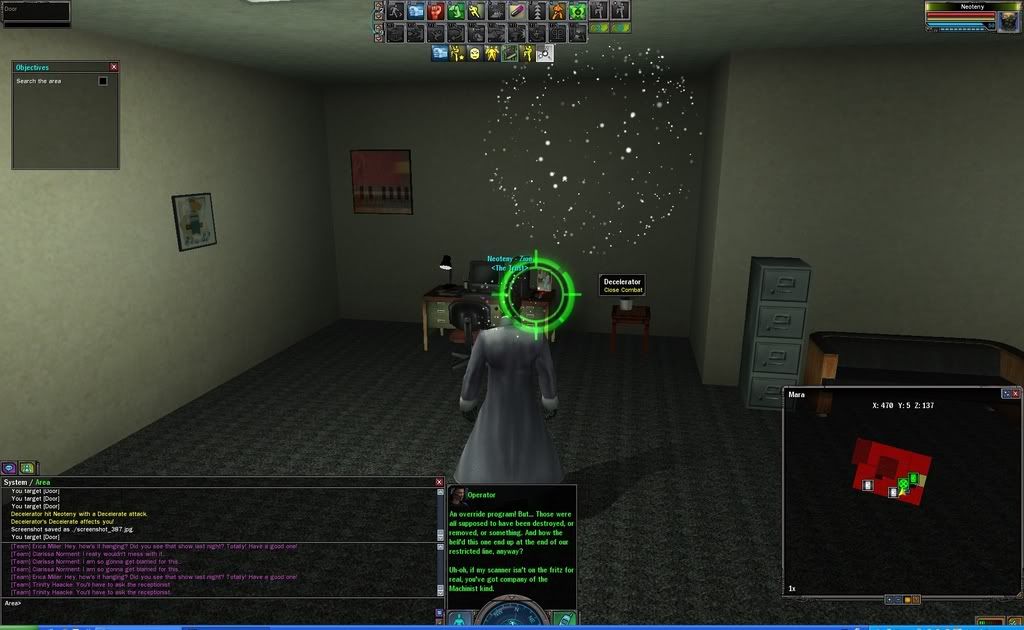Close the System / Area chat window
Viewport: 1024px width, 630px height.
[x=439, y=482]
